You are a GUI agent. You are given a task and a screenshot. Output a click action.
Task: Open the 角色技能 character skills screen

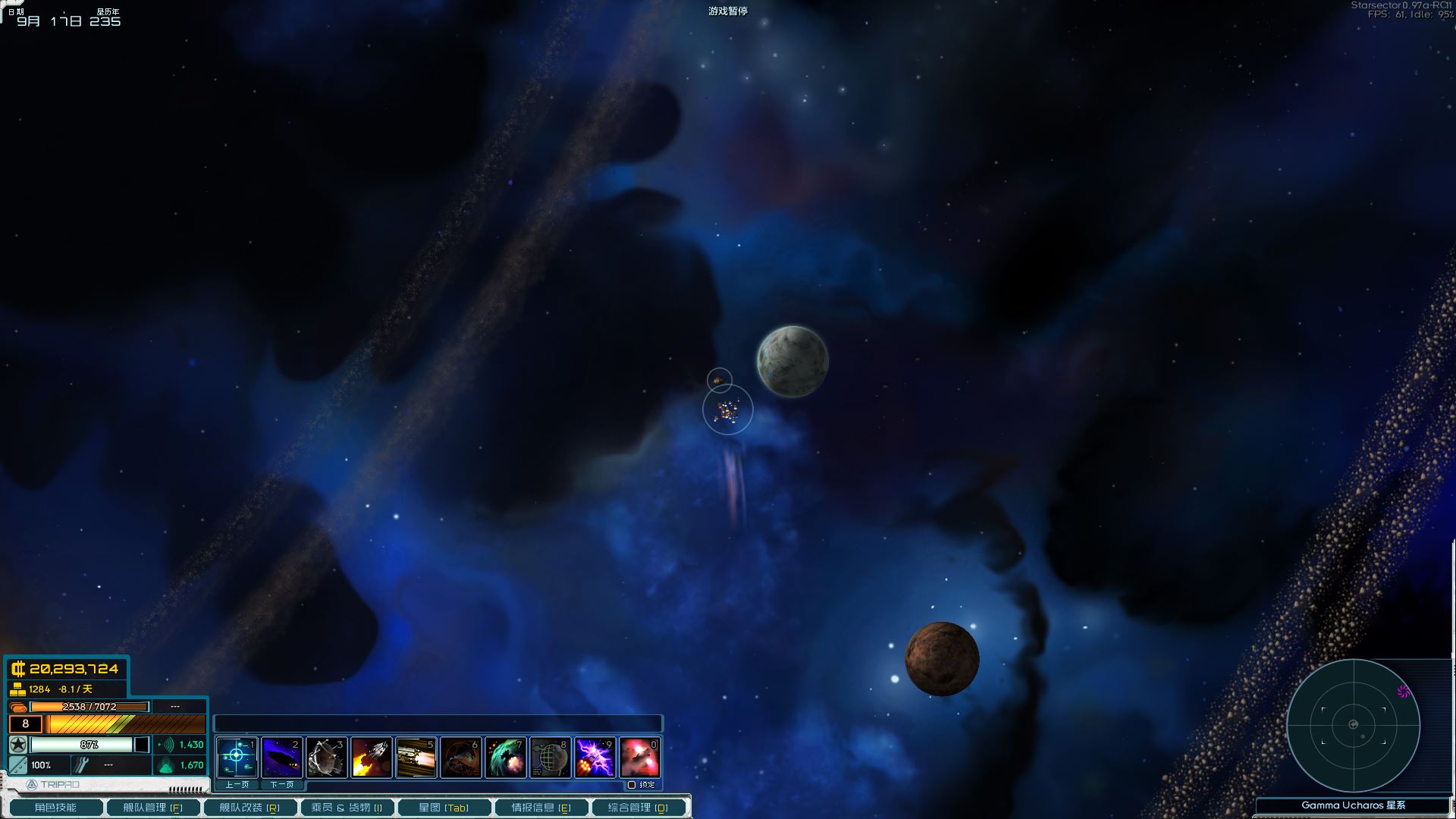pyautogui.click(x=55, y=808)
